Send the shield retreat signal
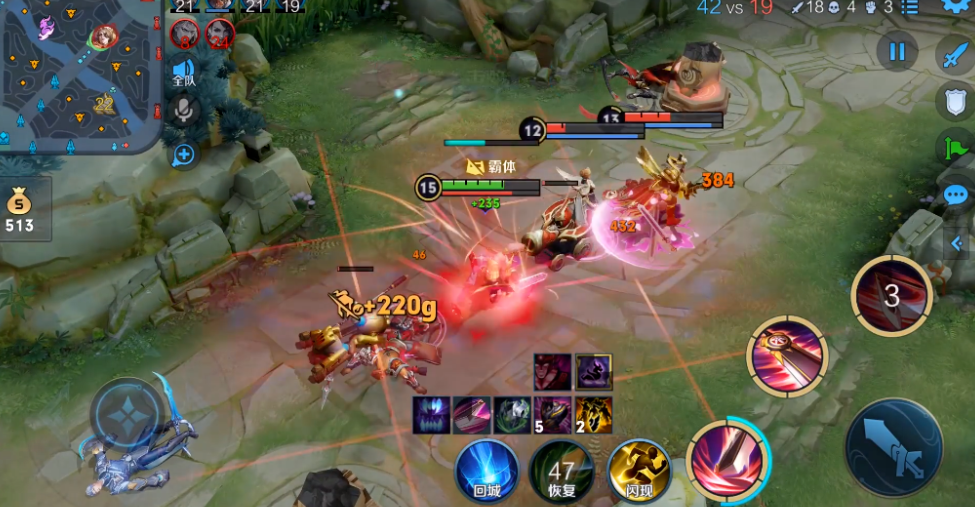 coord(956,101)
